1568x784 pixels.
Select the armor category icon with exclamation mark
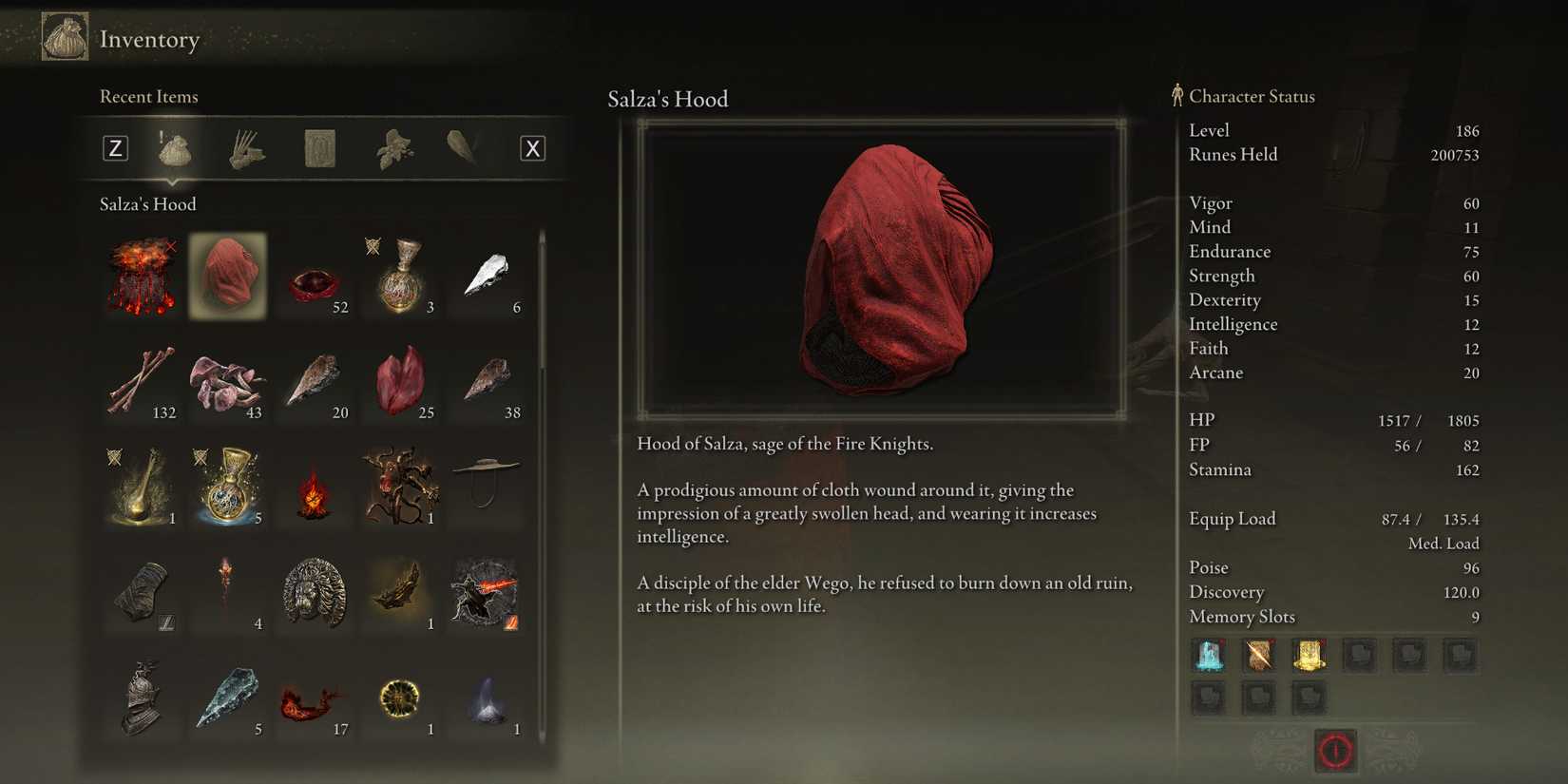tap(175, 148)
